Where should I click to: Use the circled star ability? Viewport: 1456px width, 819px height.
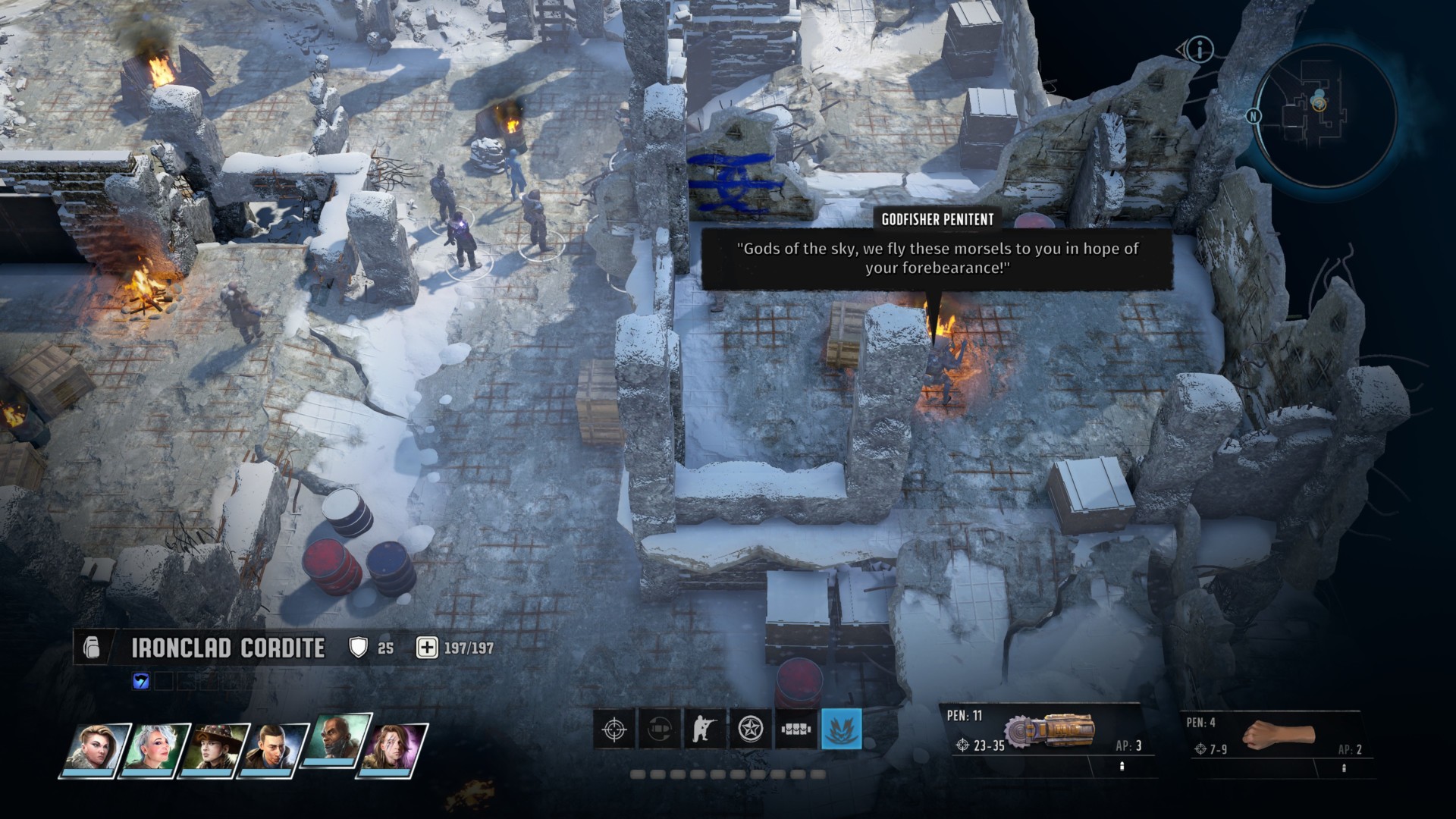click(x=750, y=729)
